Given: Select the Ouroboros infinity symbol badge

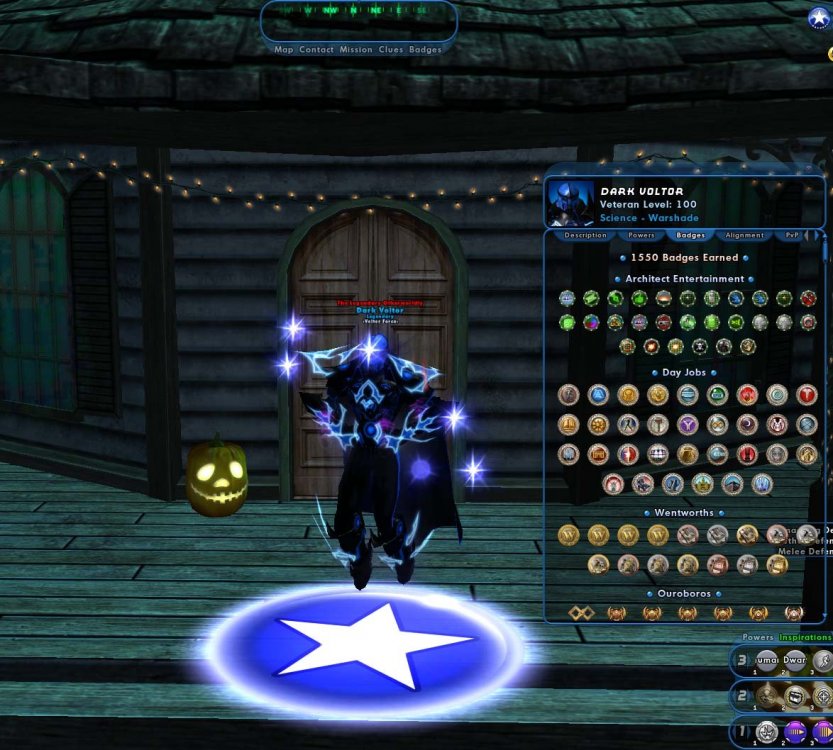Looking at the screenshot, I should click(x=581, y=612).
